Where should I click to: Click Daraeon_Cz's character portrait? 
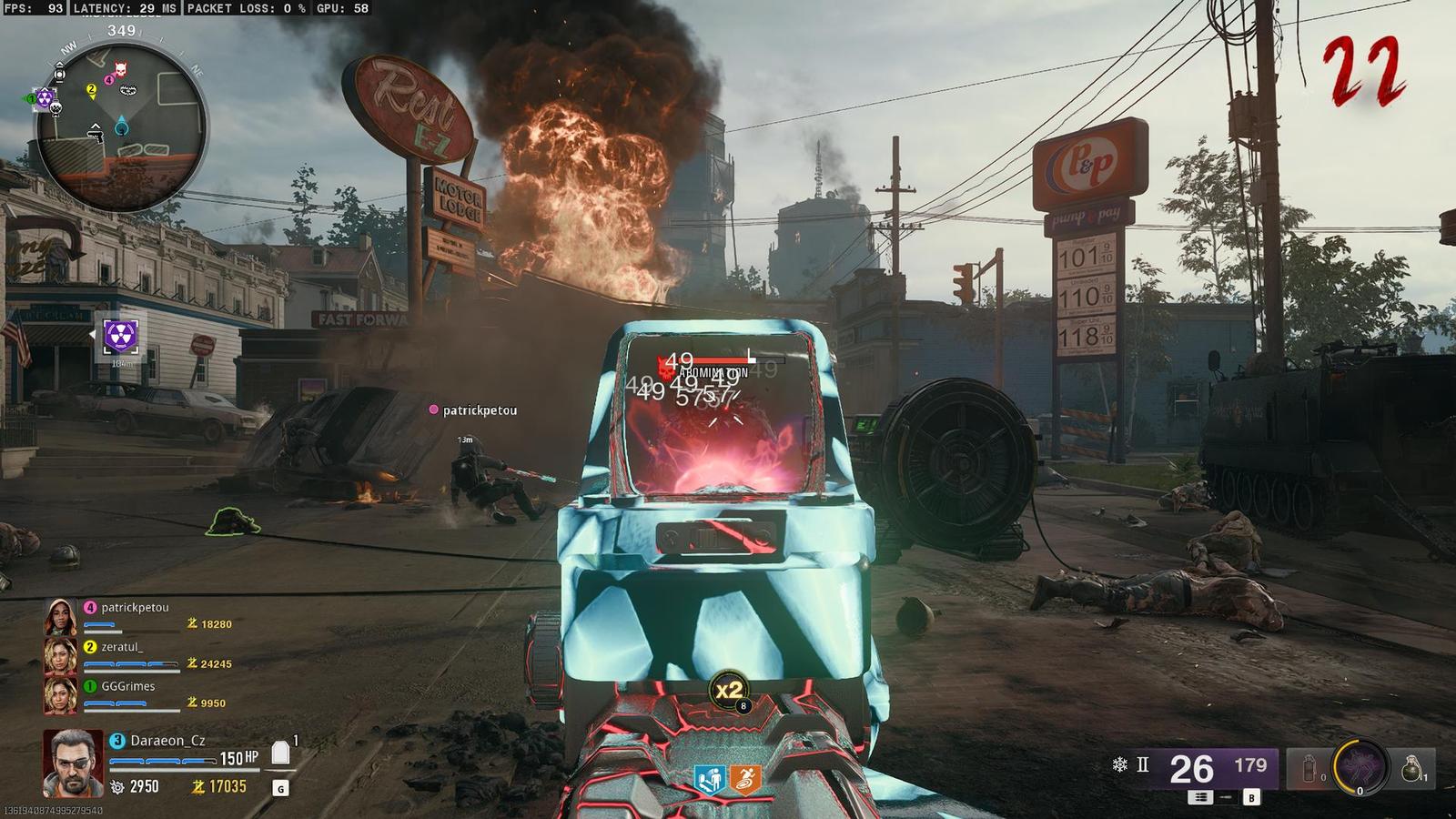(72, 763)
